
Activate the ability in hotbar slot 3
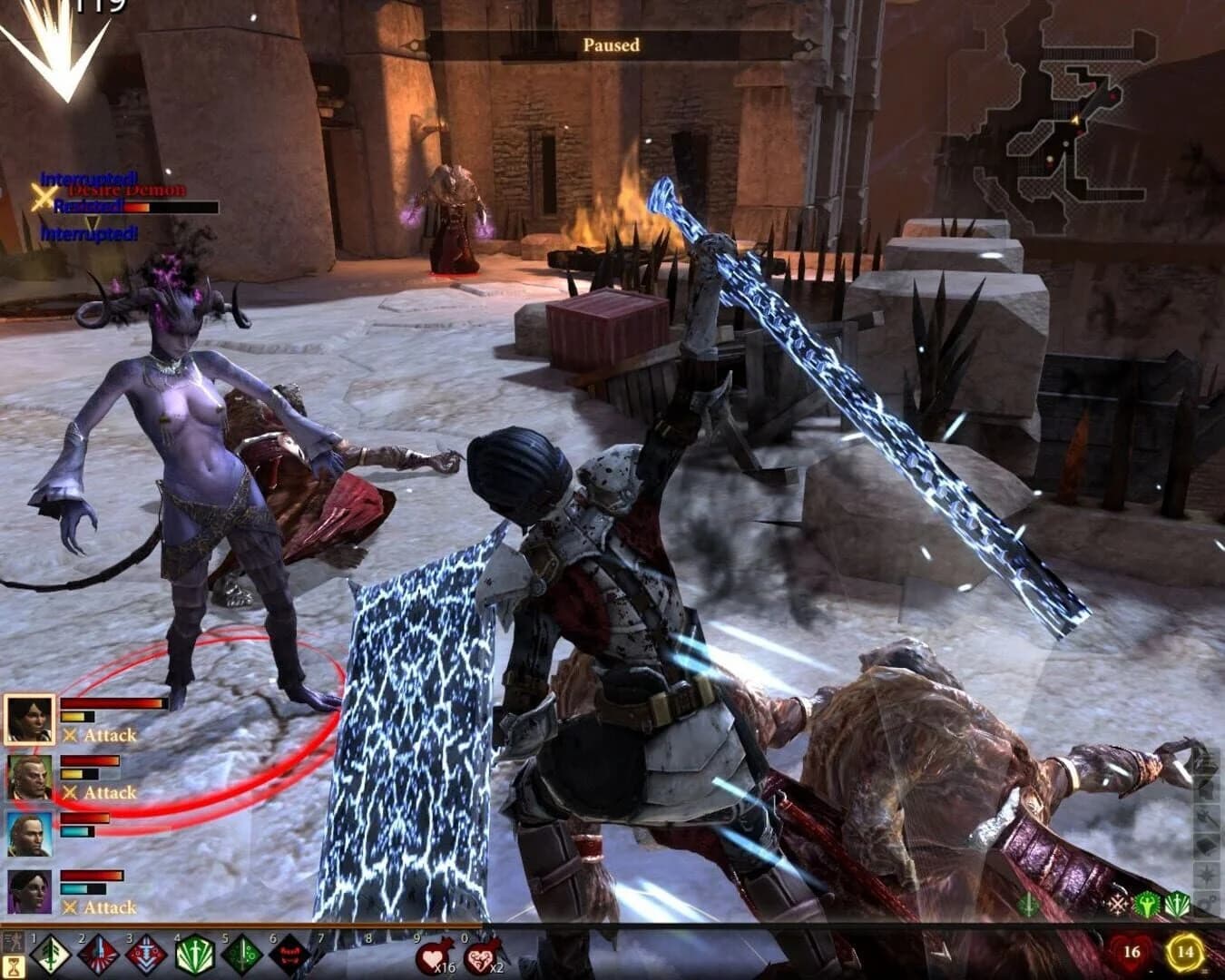pos(147,955)
